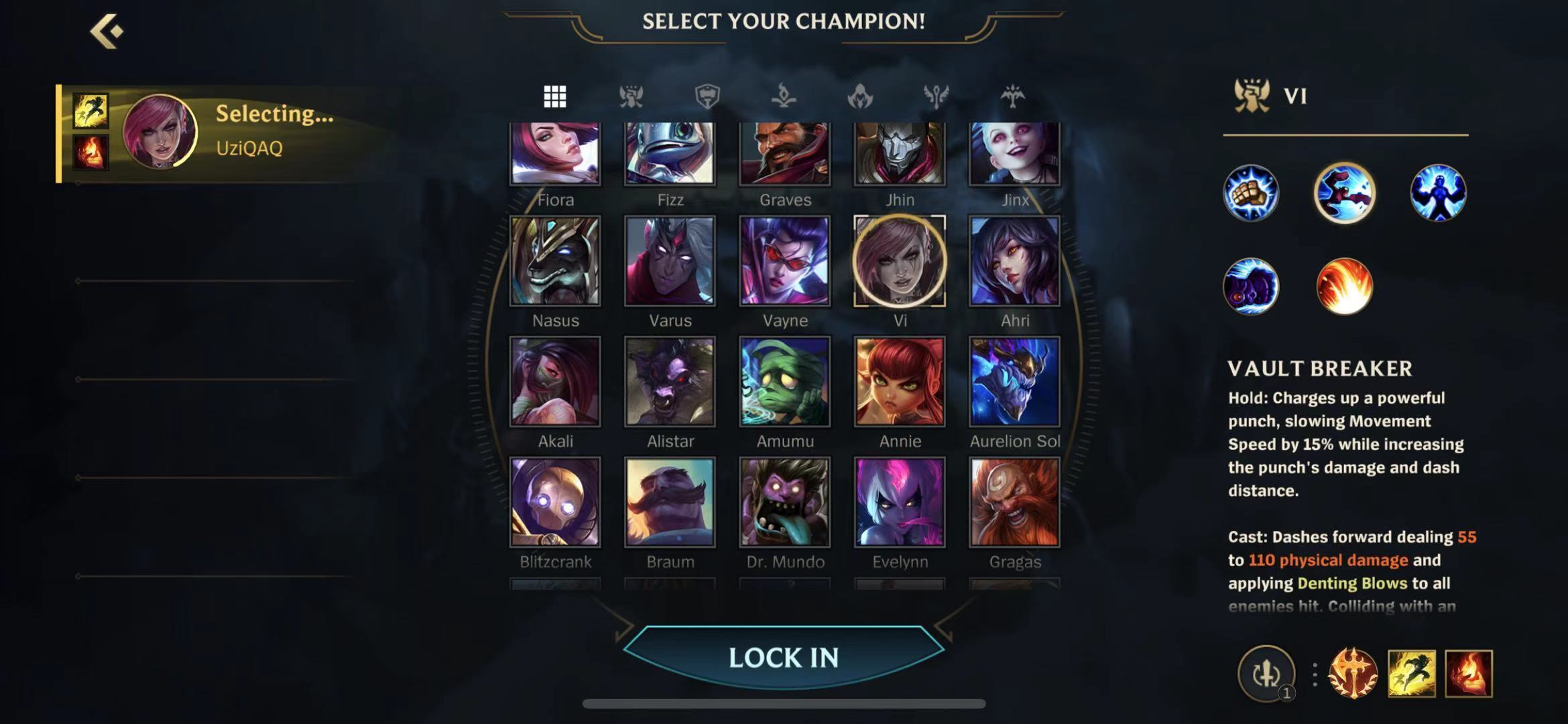1568x724 pixels.
Task: Lock in the selected champion
Action: (784, 658)
